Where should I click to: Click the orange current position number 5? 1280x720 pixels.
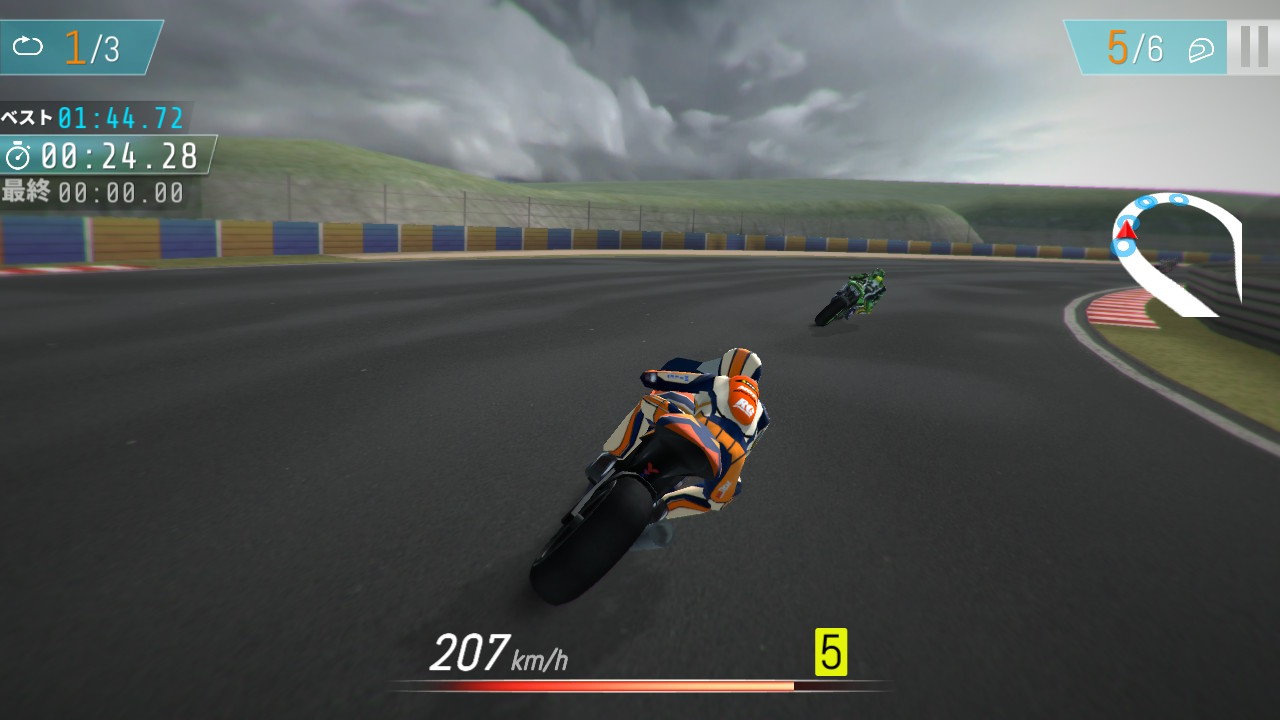pos(1118,48)
